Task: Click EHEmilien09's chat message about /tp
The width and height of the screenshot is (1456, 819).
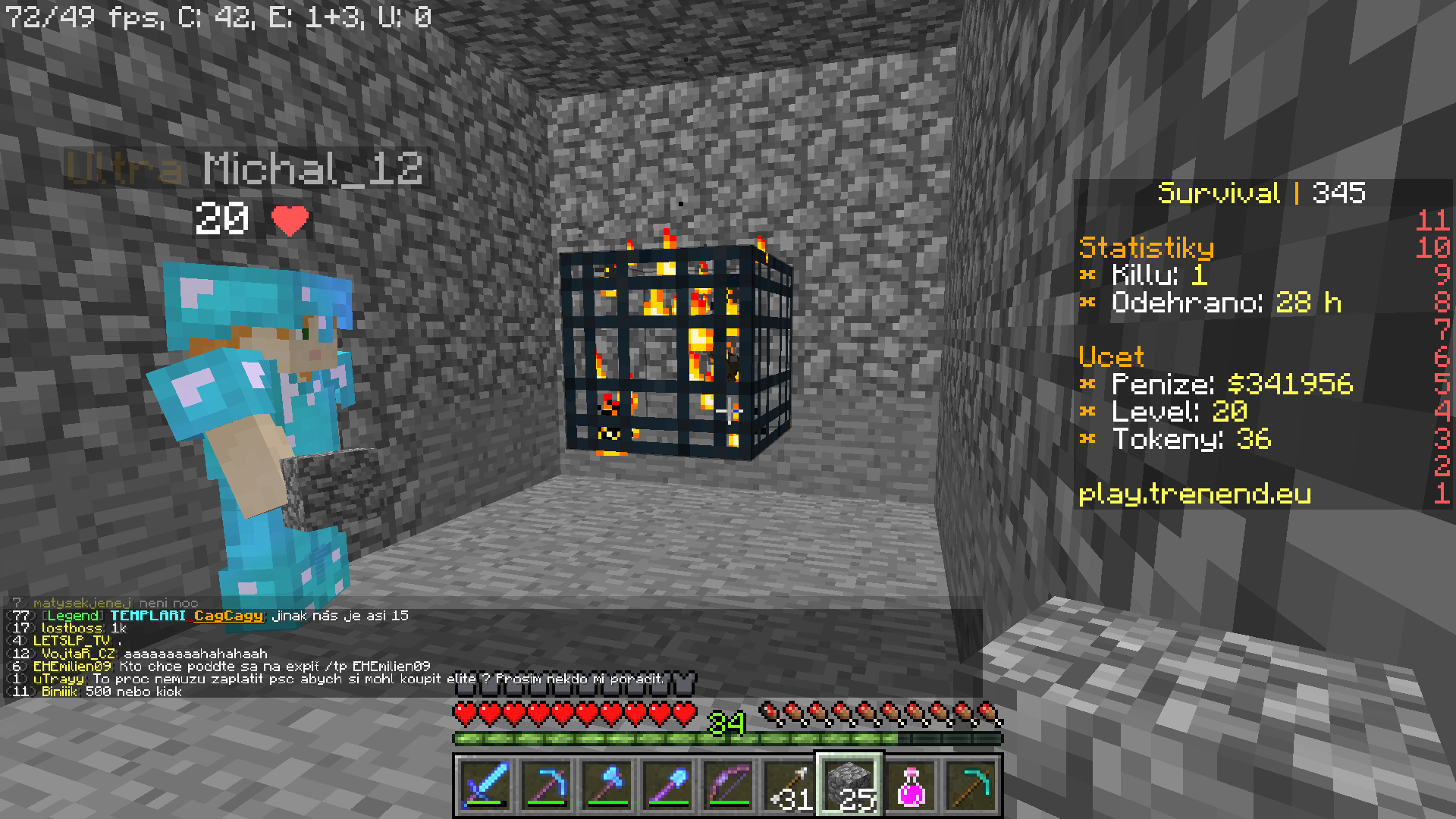Action: (x=231, y=666)
